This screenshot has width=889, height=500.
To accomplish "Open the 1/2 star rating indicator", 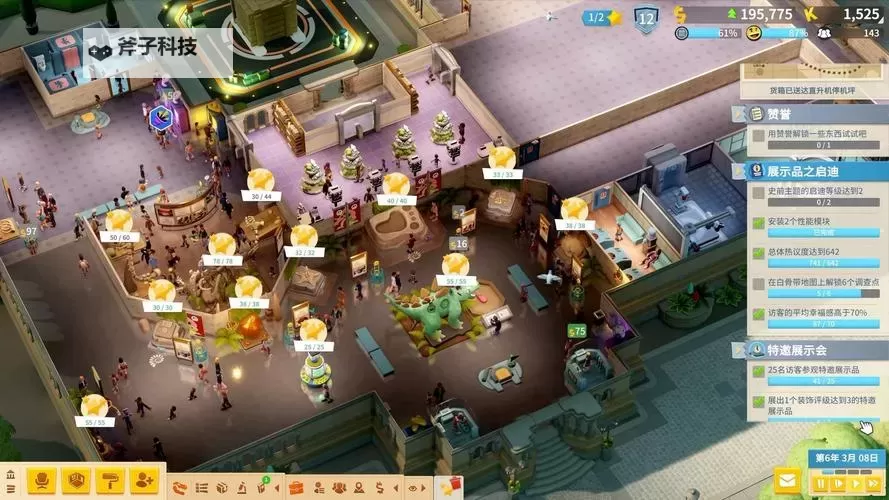I will coord(603,17).
